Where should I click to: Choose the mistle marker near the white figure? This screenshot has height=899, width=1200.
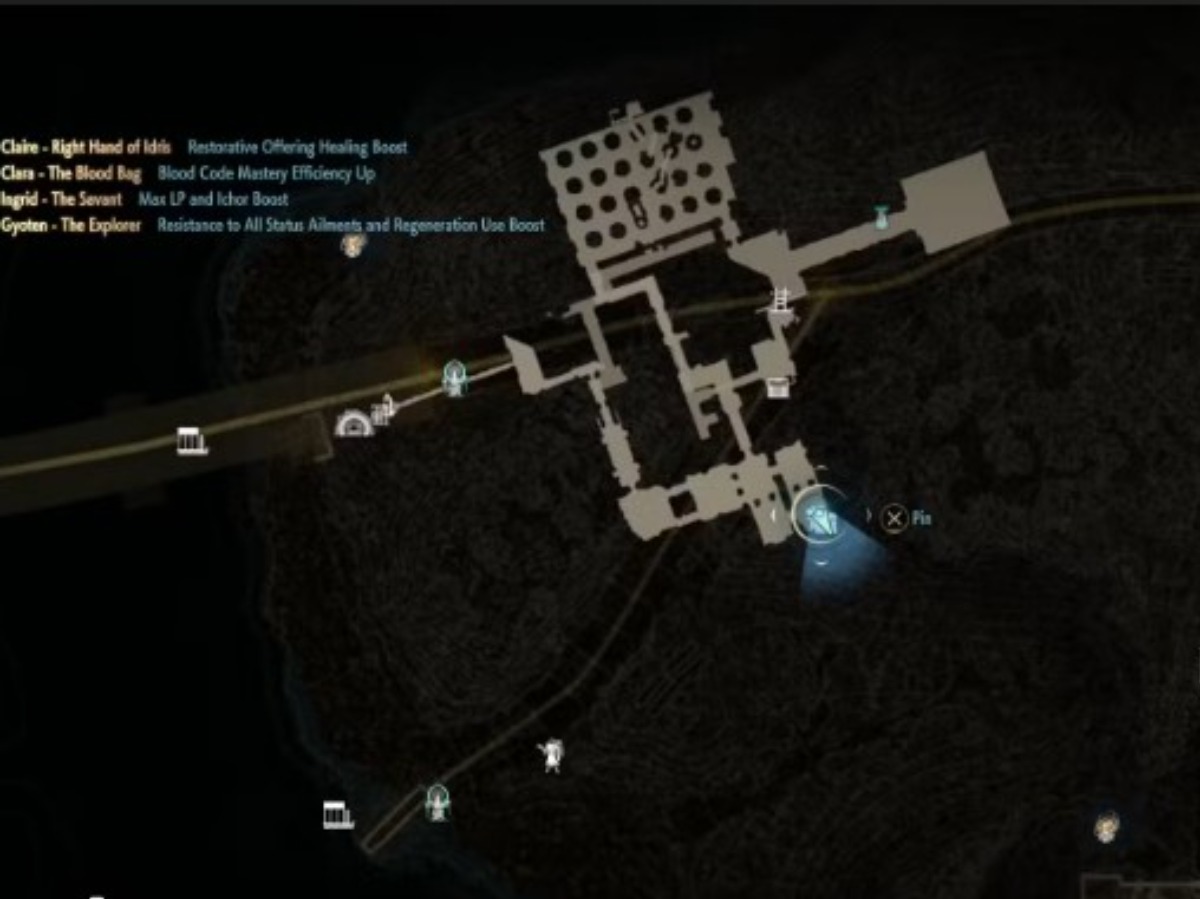(436, 801)
